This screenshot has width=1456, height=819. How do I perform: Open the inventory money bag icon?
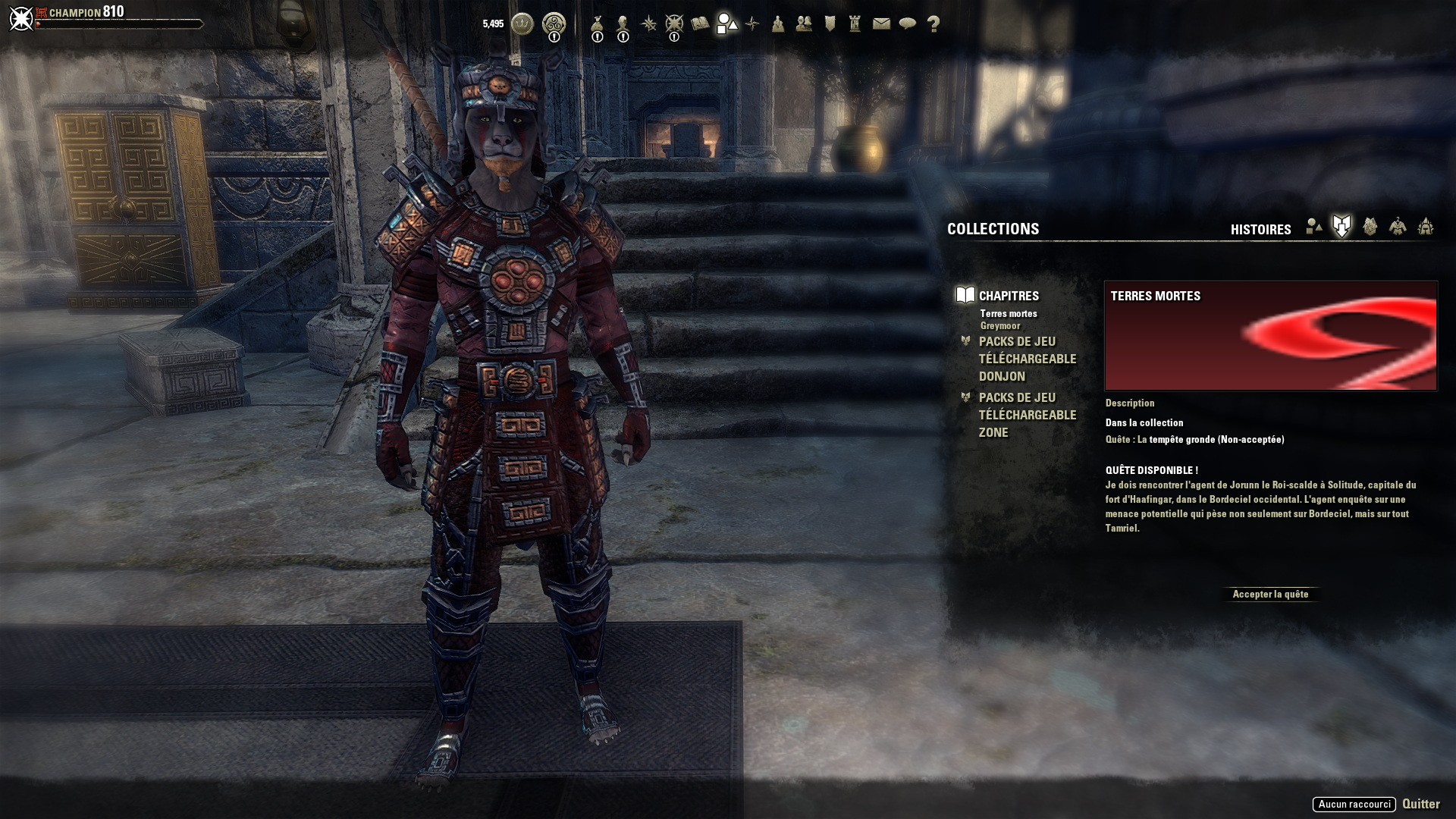tap(598, 24)
